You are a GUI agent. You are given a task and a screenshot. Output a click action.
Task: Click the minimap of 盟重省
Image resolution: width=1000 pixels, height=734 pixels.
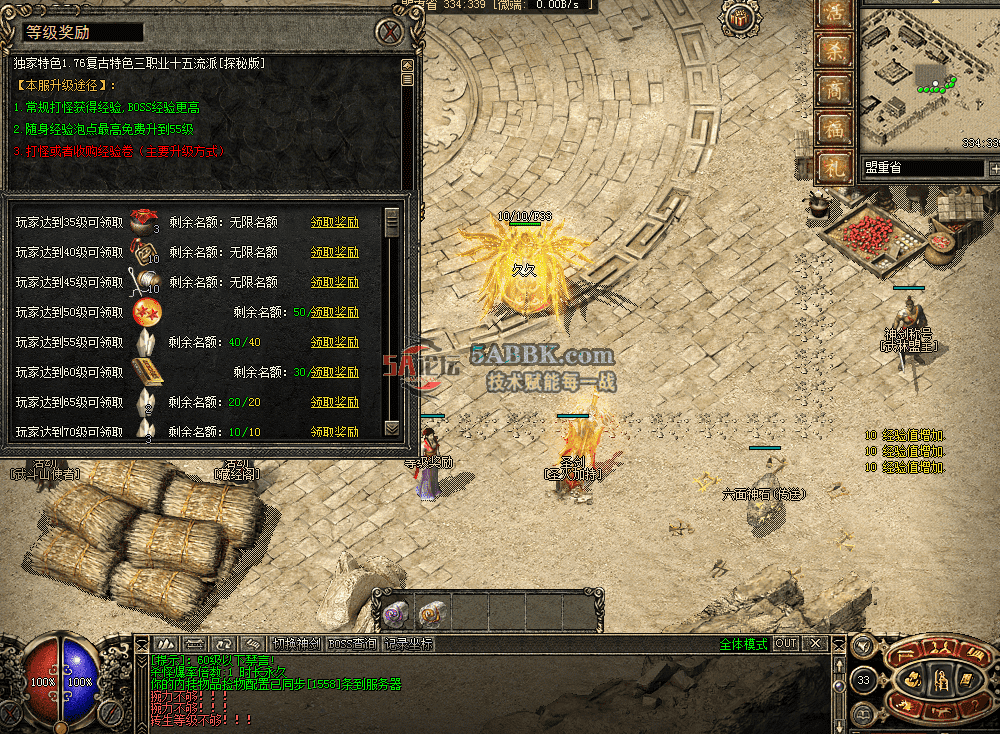tap(929, 80)
